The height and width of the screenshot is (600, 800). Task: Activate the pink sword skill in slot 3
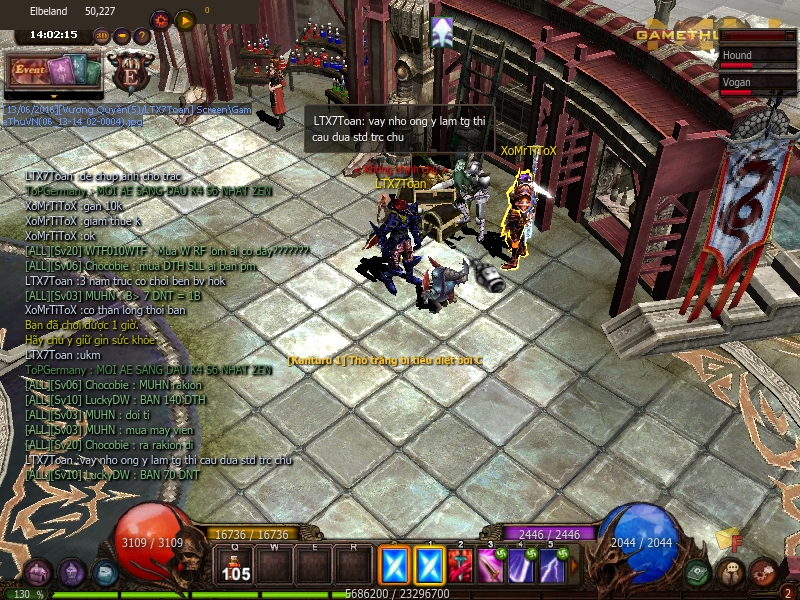pos(491,568)
